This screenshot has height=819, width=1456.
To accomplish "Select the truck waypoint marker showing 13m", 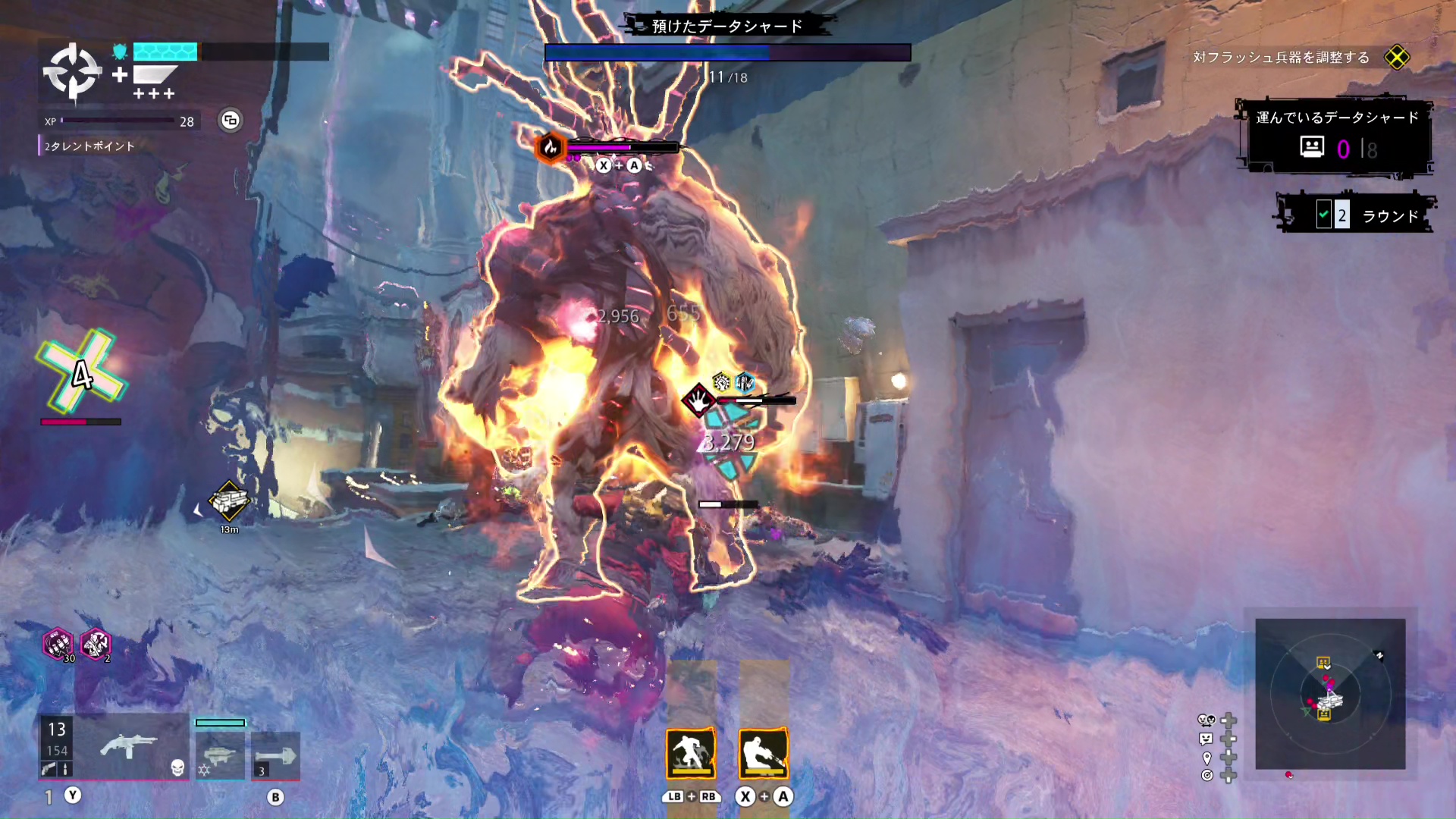I will [x=229, y=501].
